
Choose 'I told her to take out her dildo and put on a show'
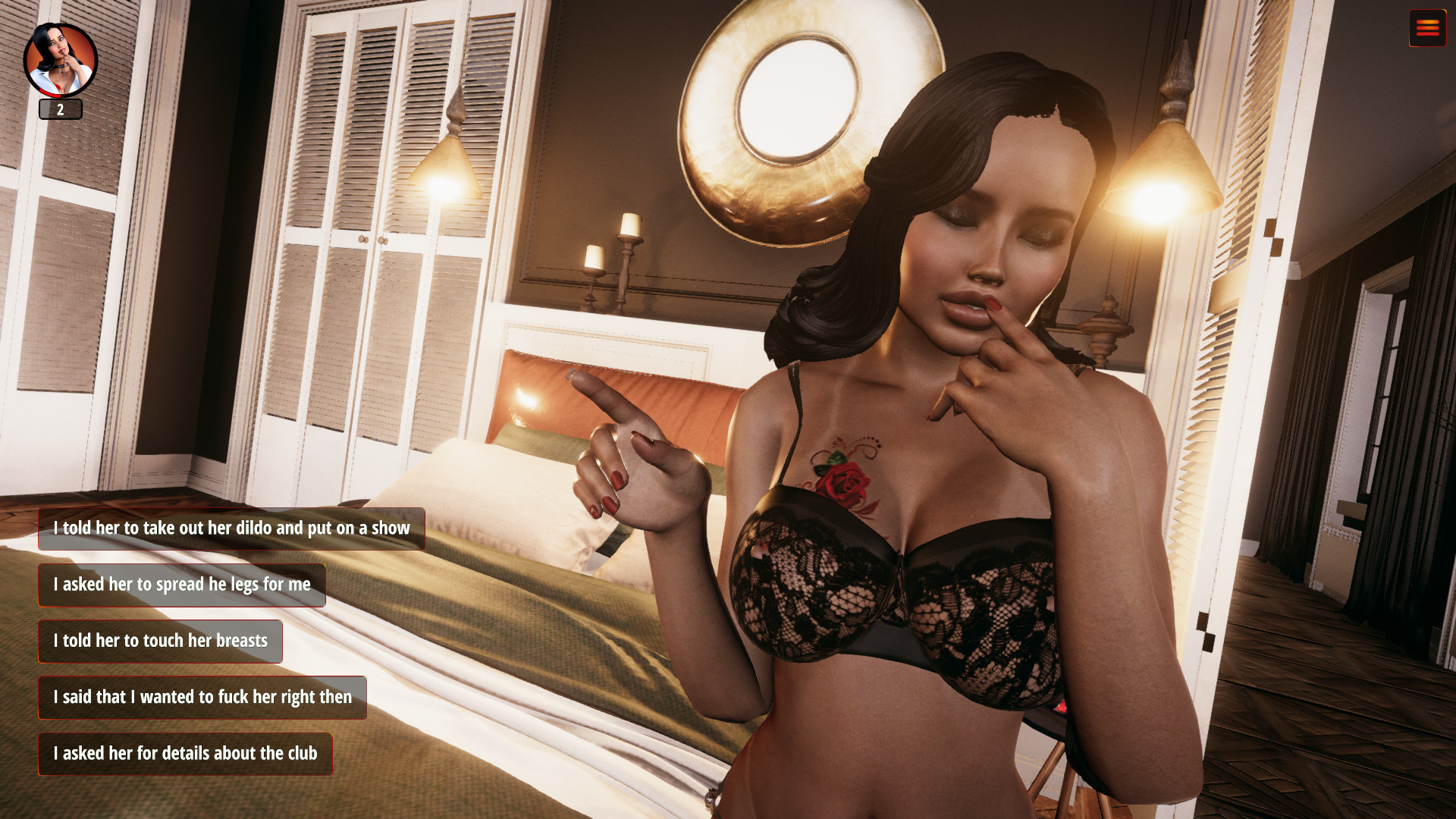pos(231,529)
